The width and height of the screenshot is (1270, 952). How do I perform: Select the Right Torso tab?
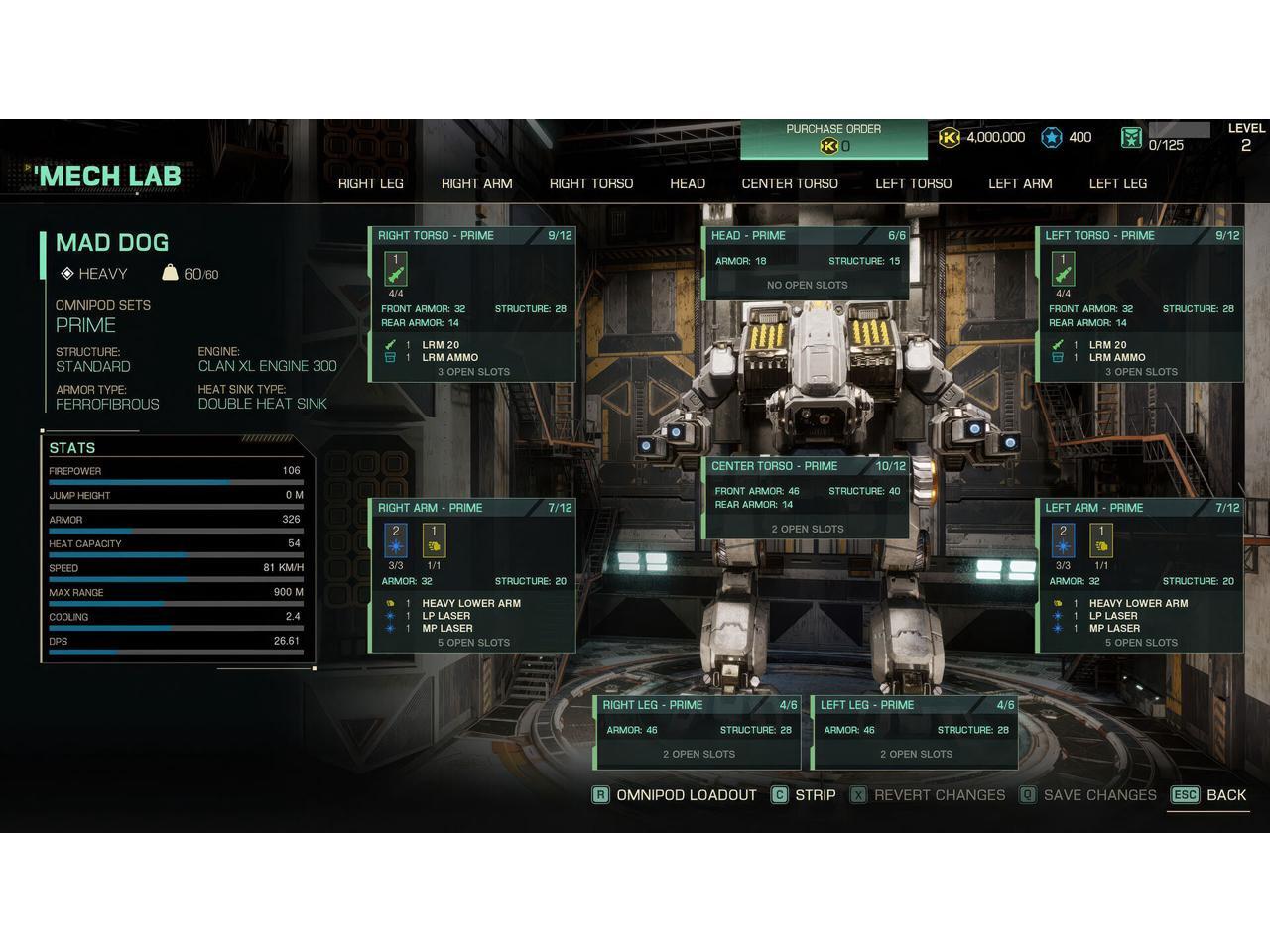590,183
